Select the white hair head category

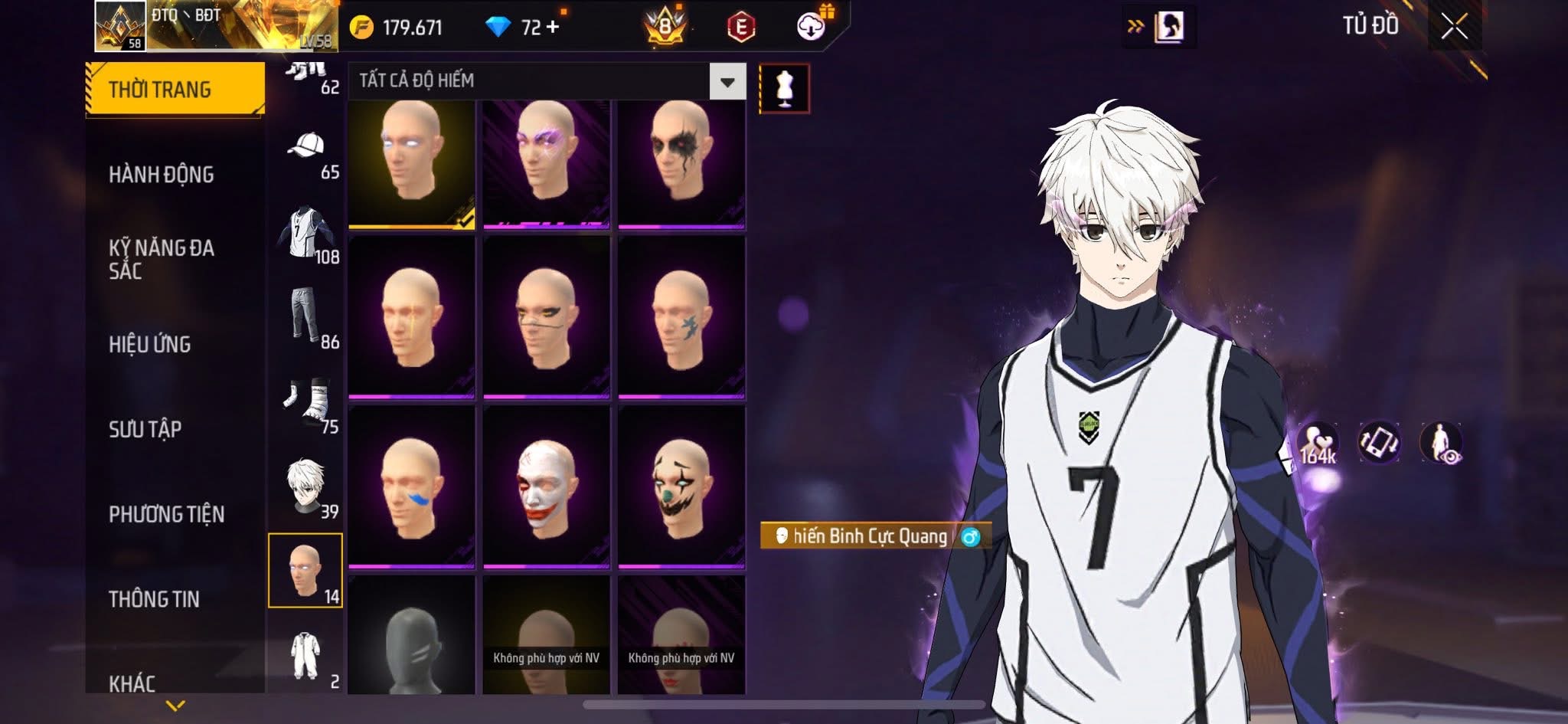click(x=306, y=486)
